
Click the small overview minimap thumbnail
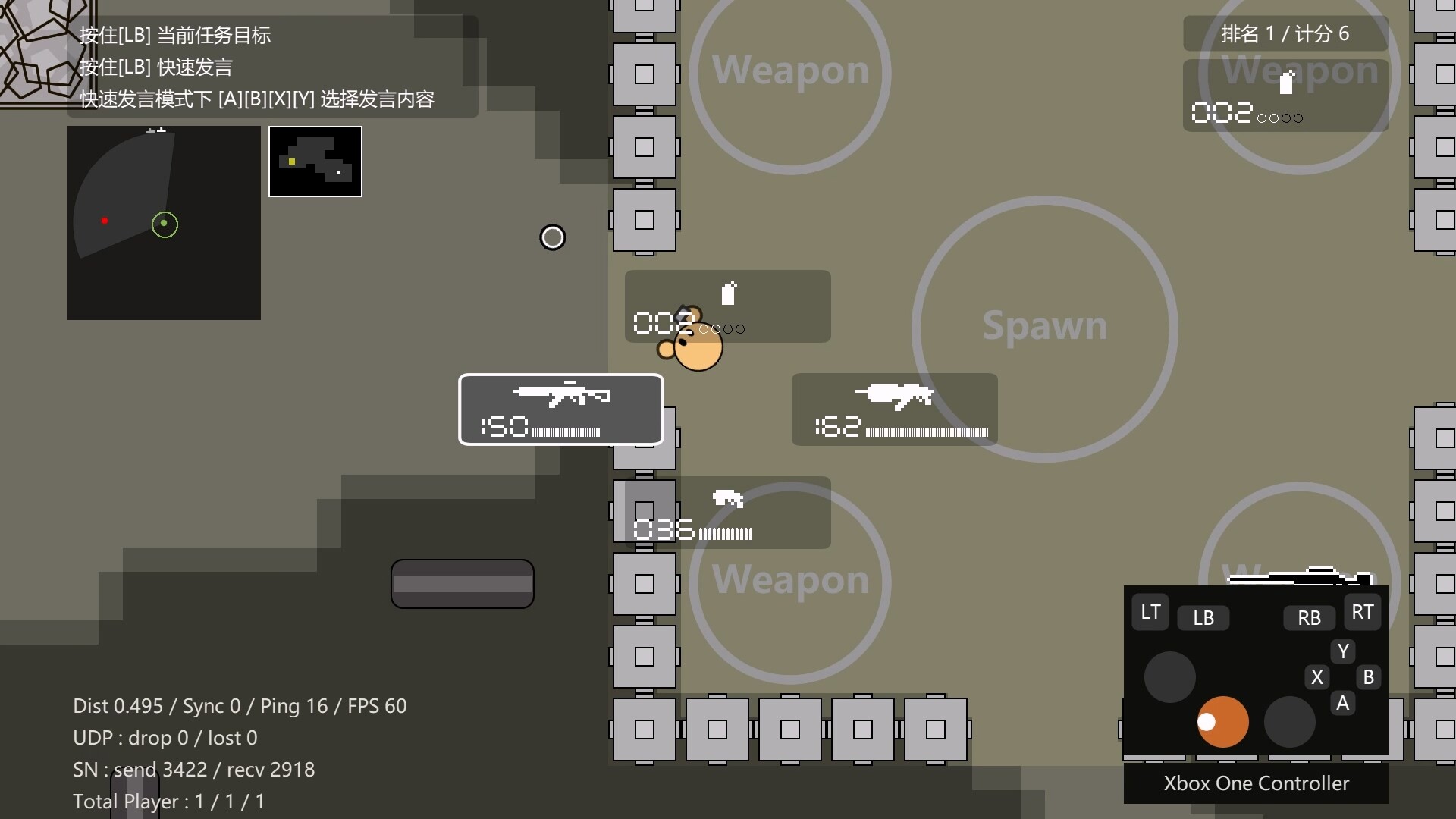click(315, 161)
